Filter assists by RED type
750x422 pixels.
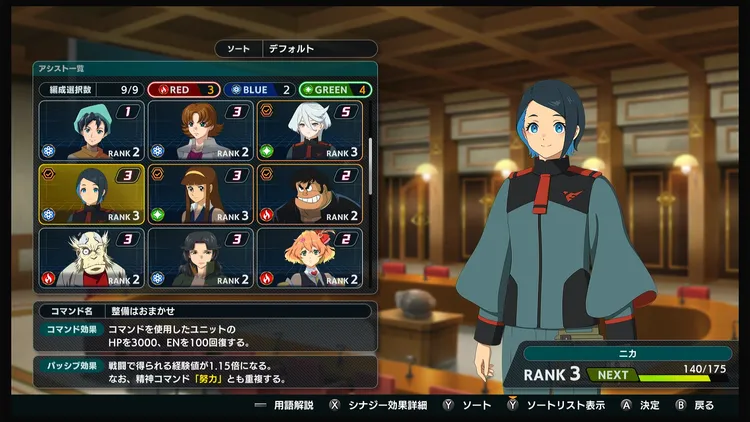(184, 89)
